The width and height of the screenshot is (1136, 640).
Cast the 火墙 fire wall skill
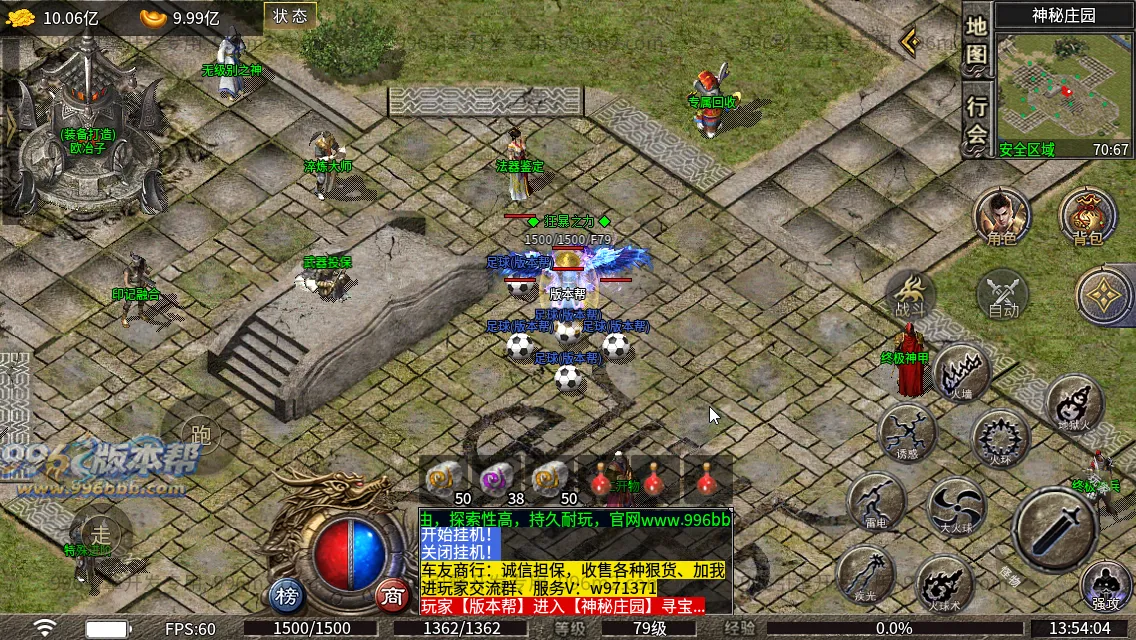[962, 373]
